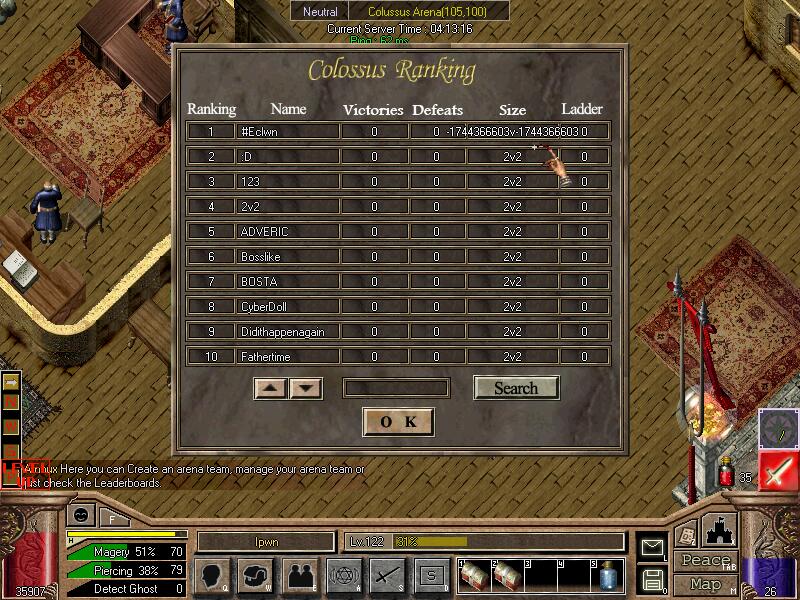Image resolution: width=800 pixels, height=600 pixels.
Task: Open the Map button
Action: 705,584
